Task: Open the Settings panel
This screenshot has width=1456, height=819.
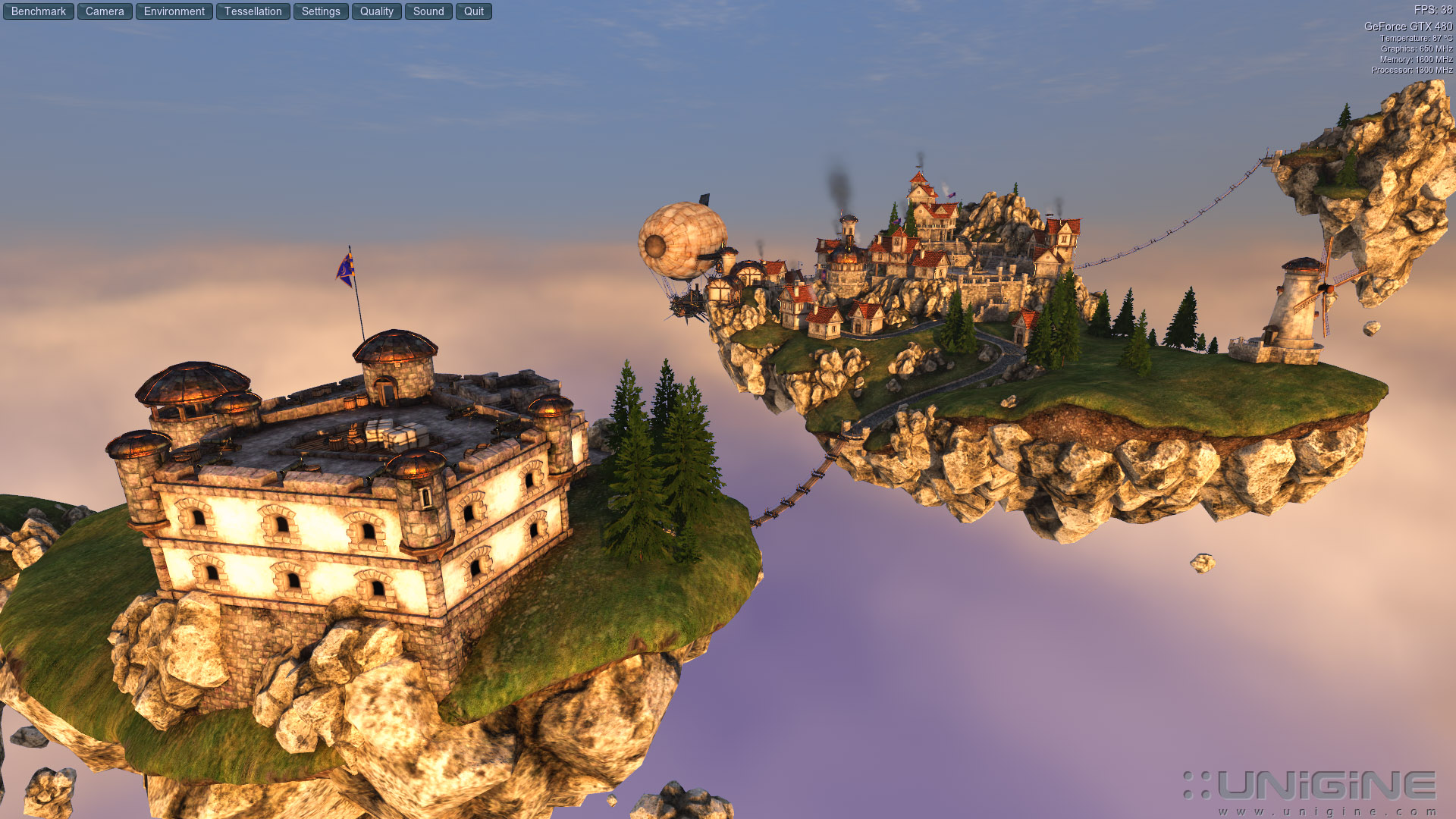Action: click(x=321, y=11)
